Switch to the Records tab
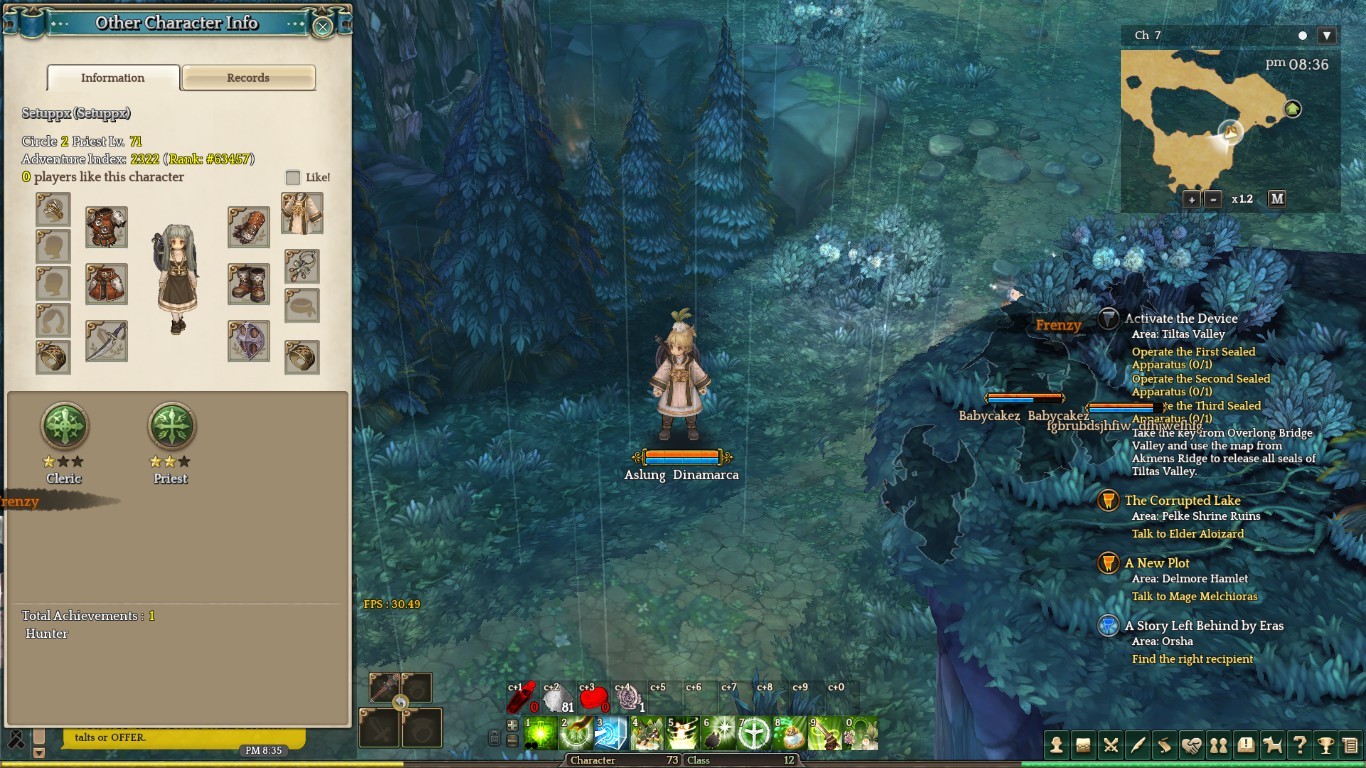 pos(248,78)
